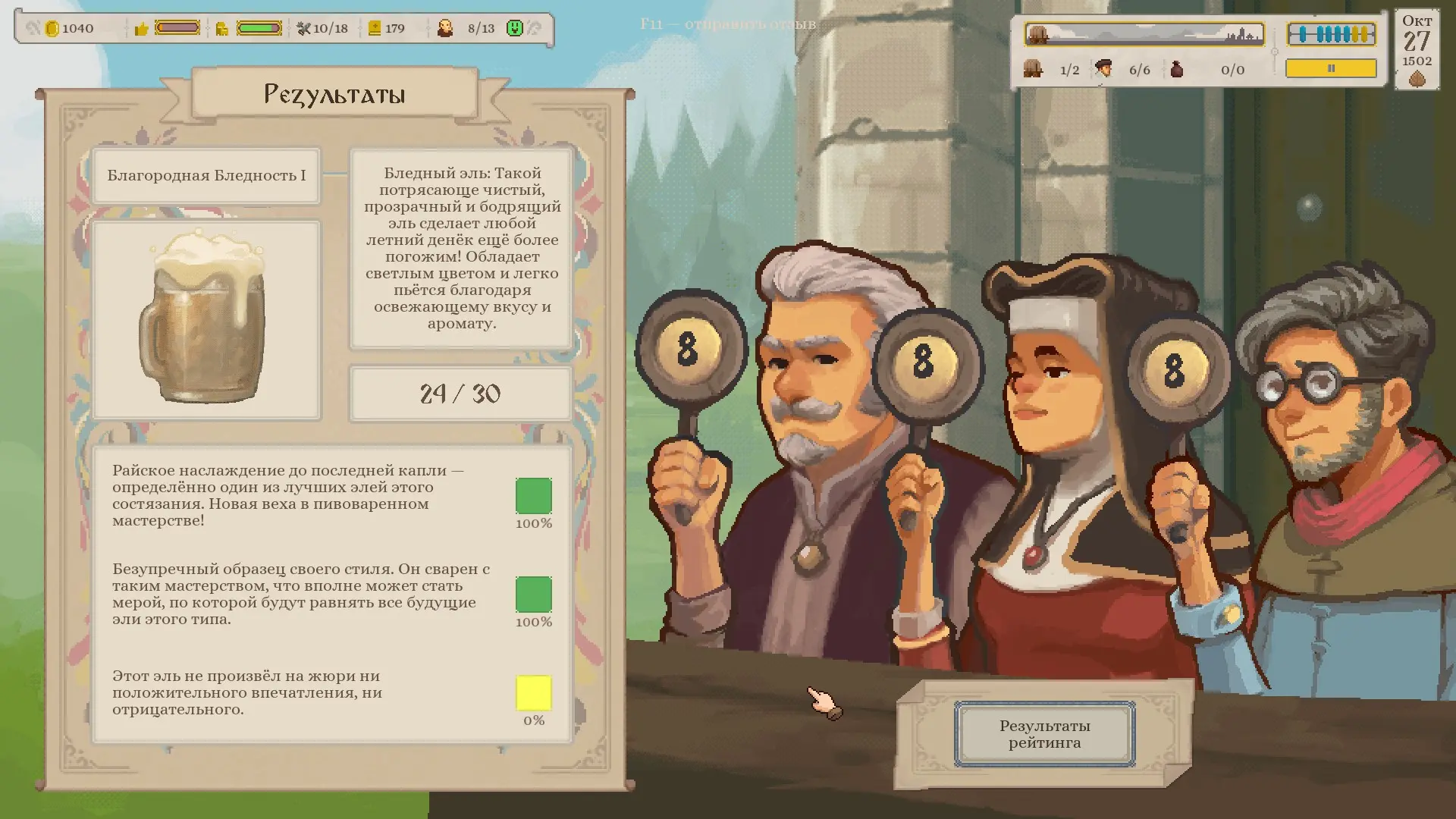This screenshot has height=819, width=1456.
Task: Click the gold coin treasury icon
Action: tap(52, 29)
